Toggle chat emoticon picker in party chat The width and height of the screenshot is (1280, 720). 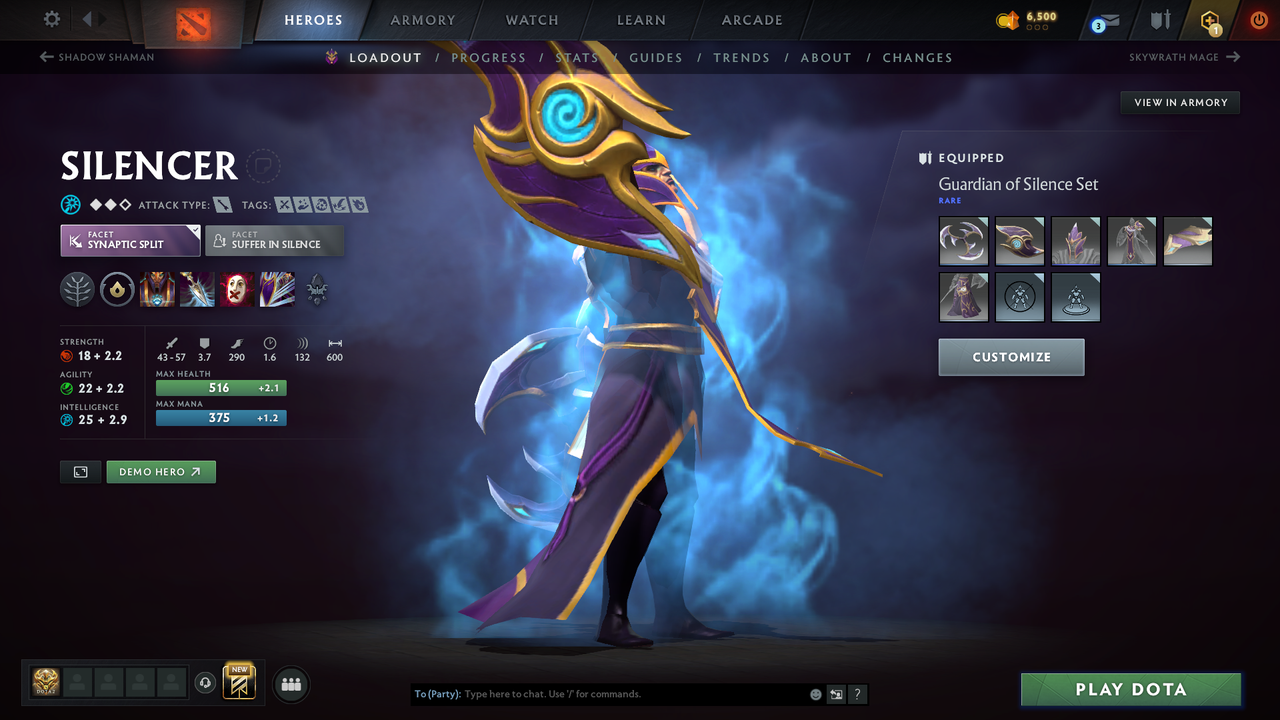point(815,693)
